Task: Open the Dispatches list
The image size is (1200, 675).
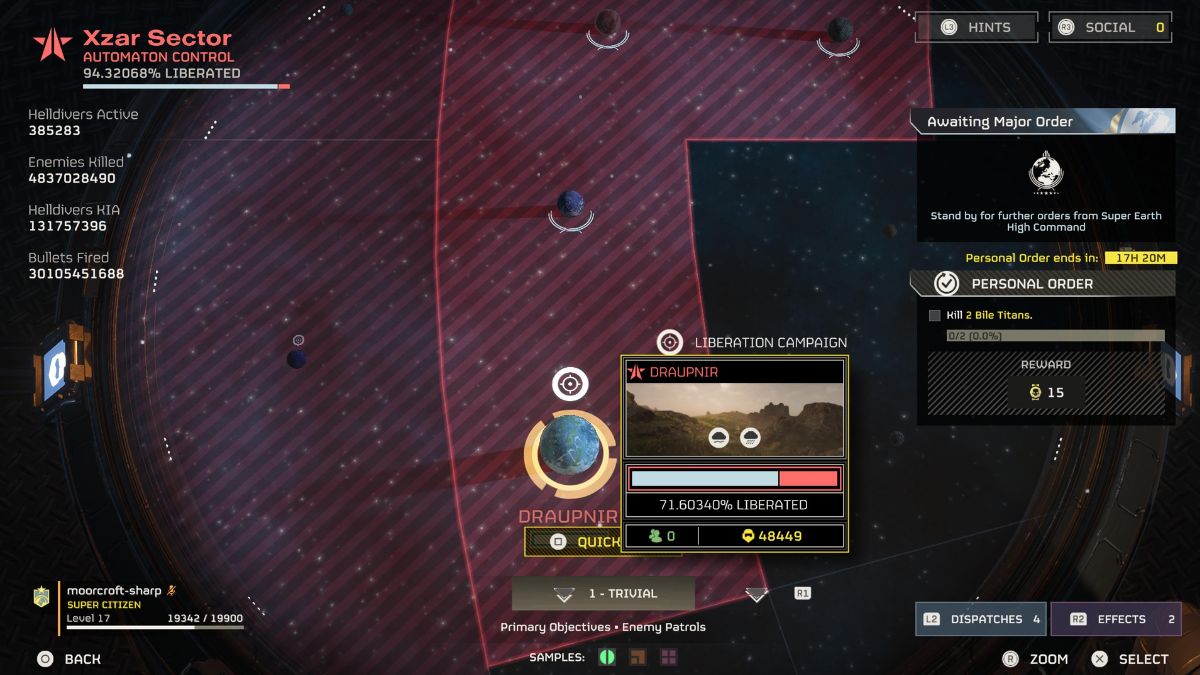Action: click(x=980, y=619)
